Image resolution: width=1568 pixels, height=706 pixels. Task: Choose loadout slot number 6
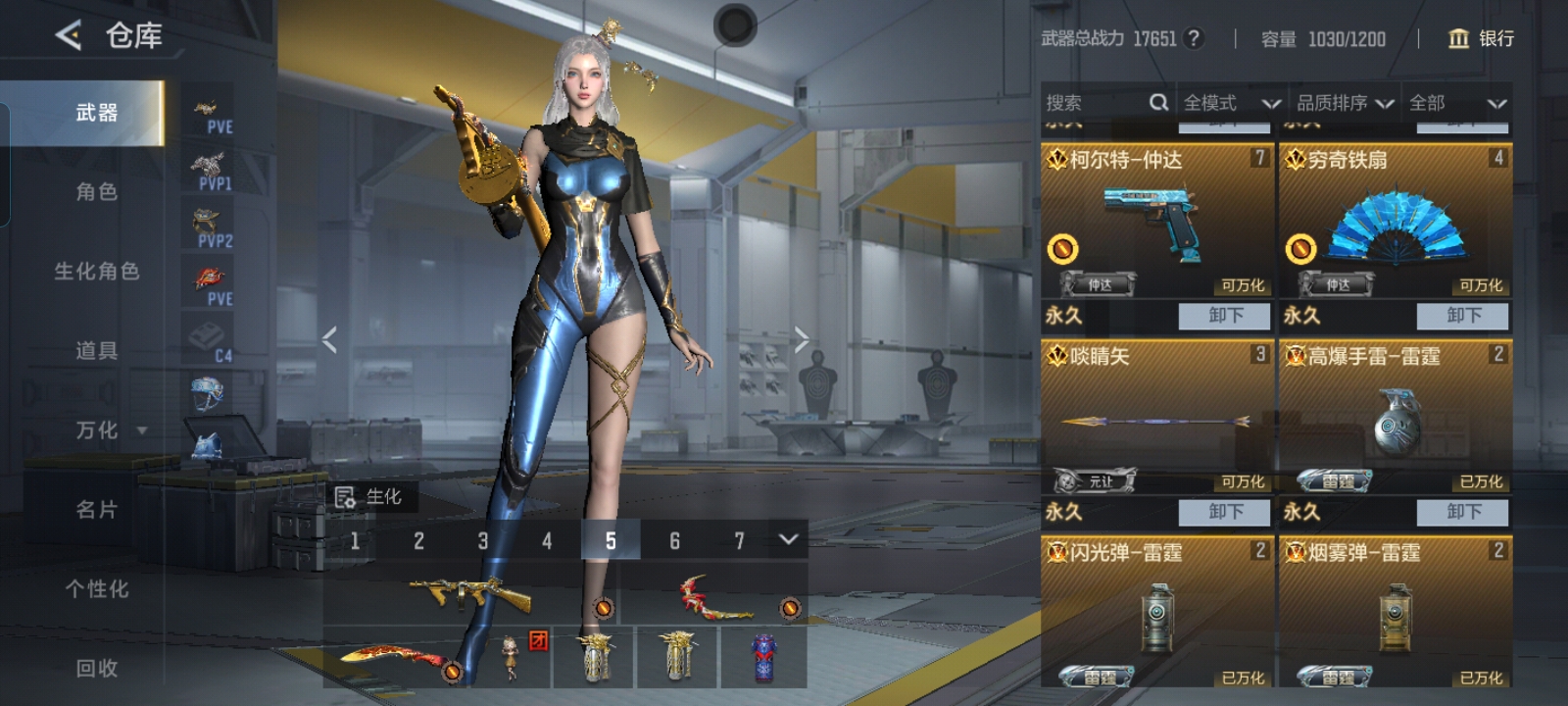(674, 540)
